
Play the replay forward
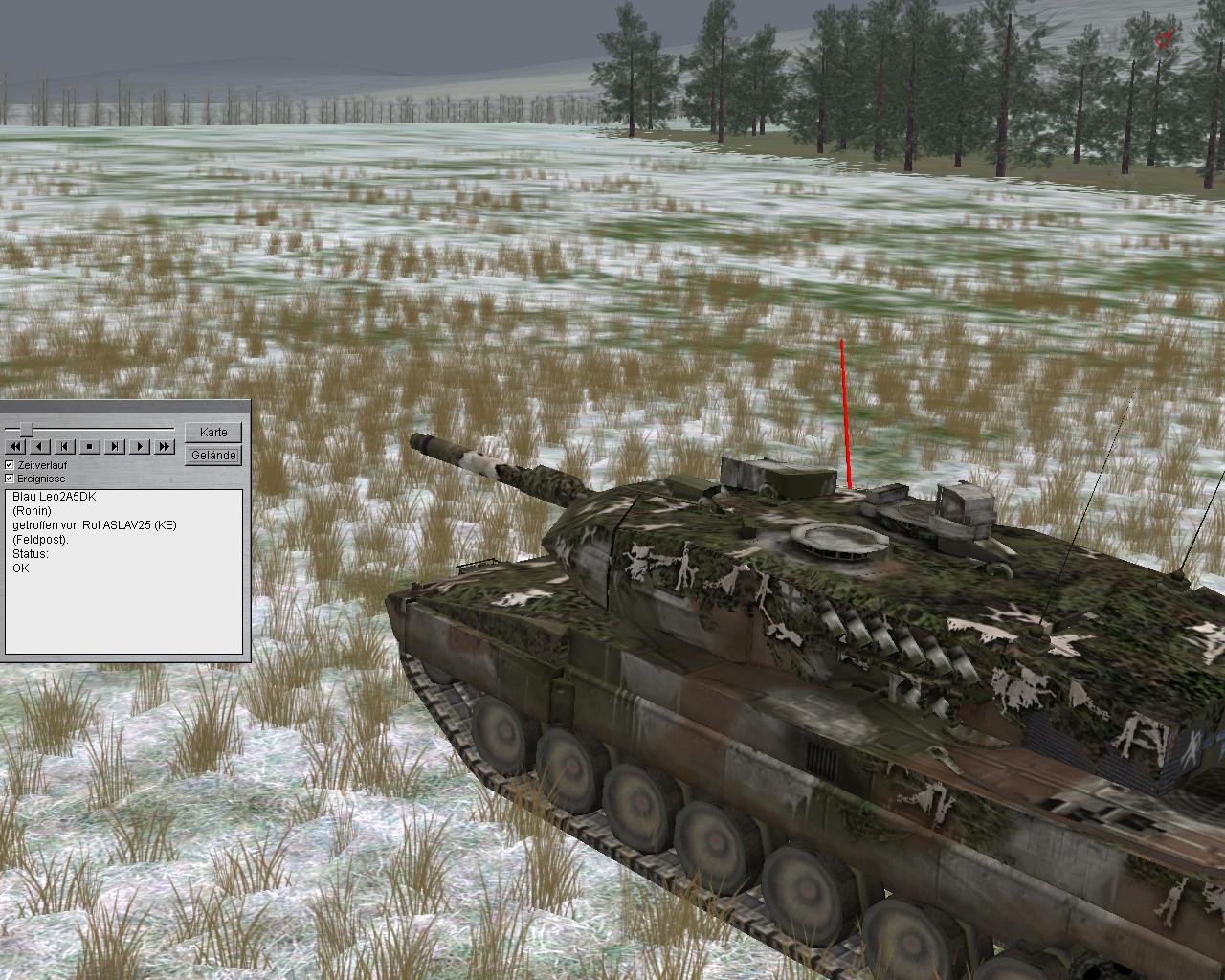point(140,447)
